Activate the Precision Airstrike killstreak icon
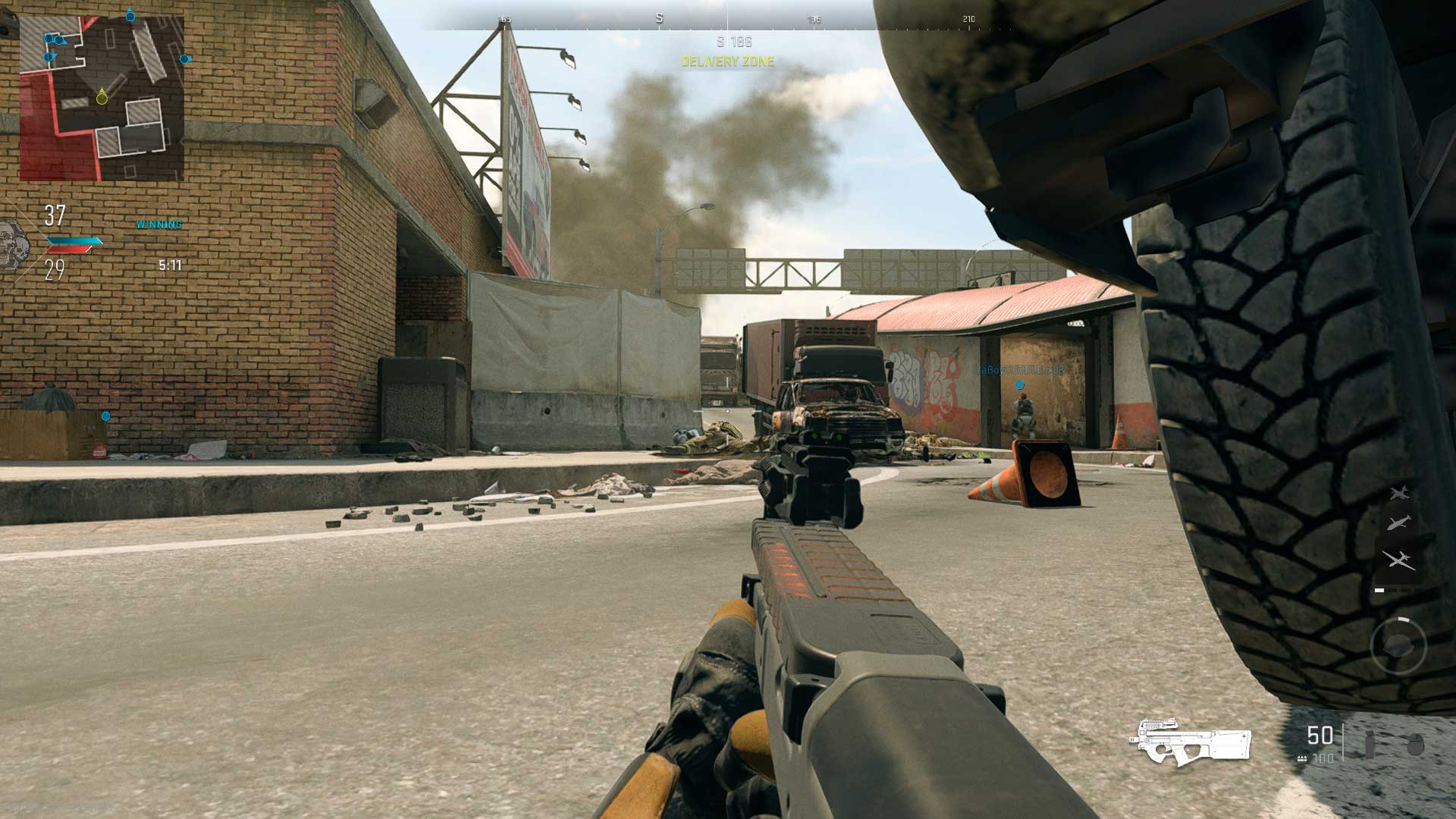Viewport: 1456px width, 819px height. 1398,522
